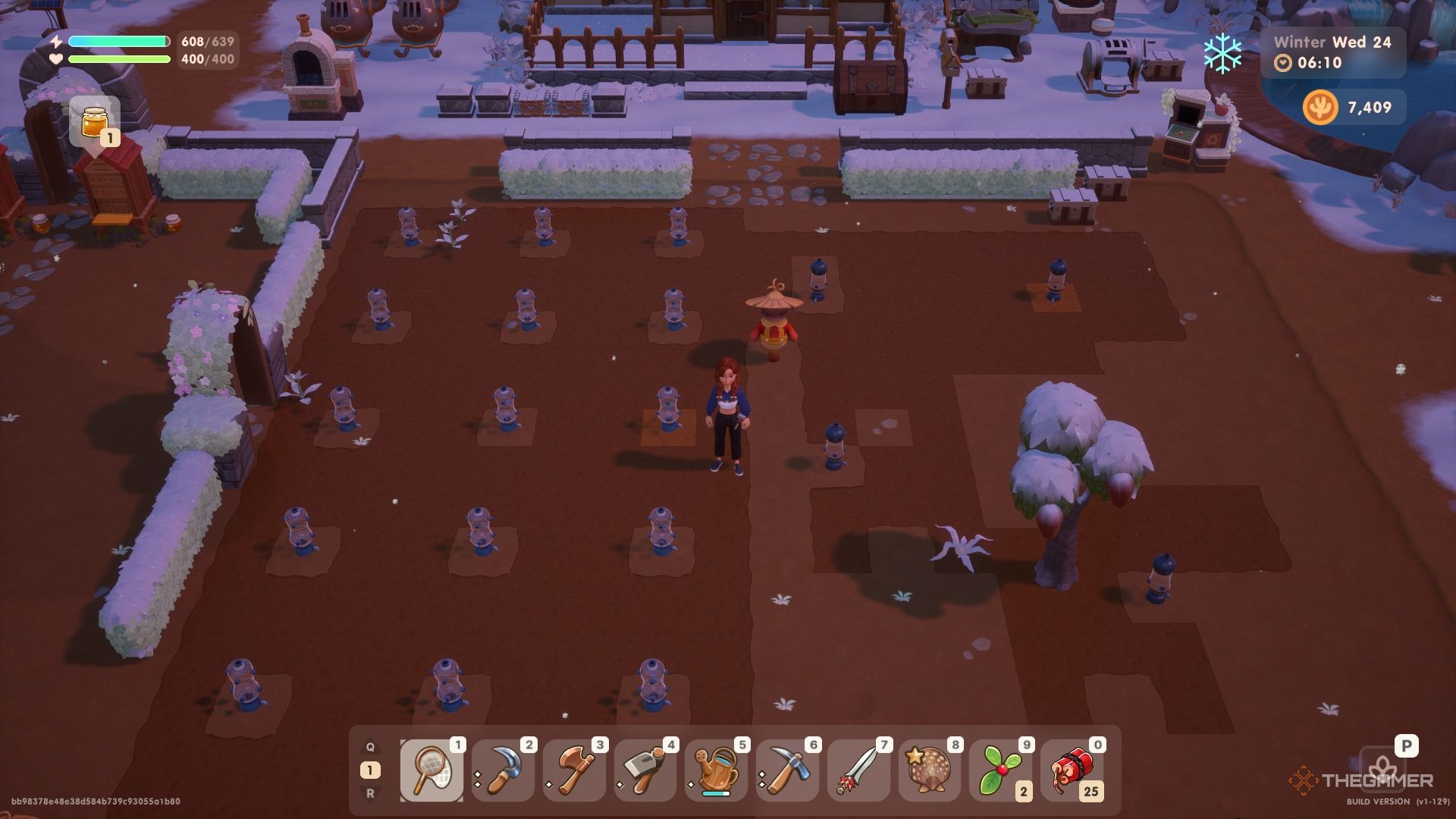The width and height of the screenshot is (1456, 819).
Task: Equip the sickle from slot 2
Action: tap(501, 770)
